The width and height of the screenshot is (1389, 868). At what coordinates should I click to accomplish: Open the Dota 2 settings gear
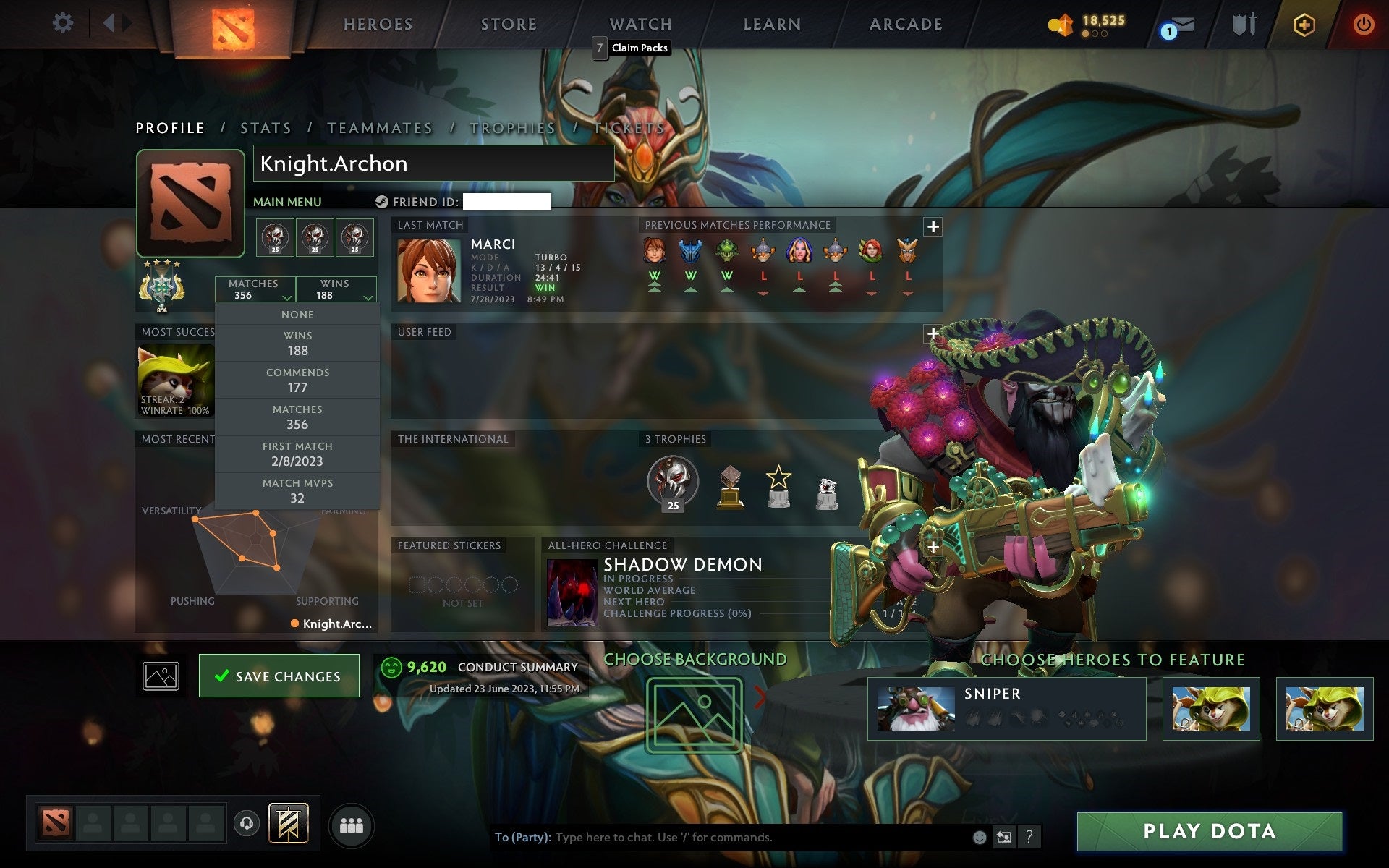64,23
